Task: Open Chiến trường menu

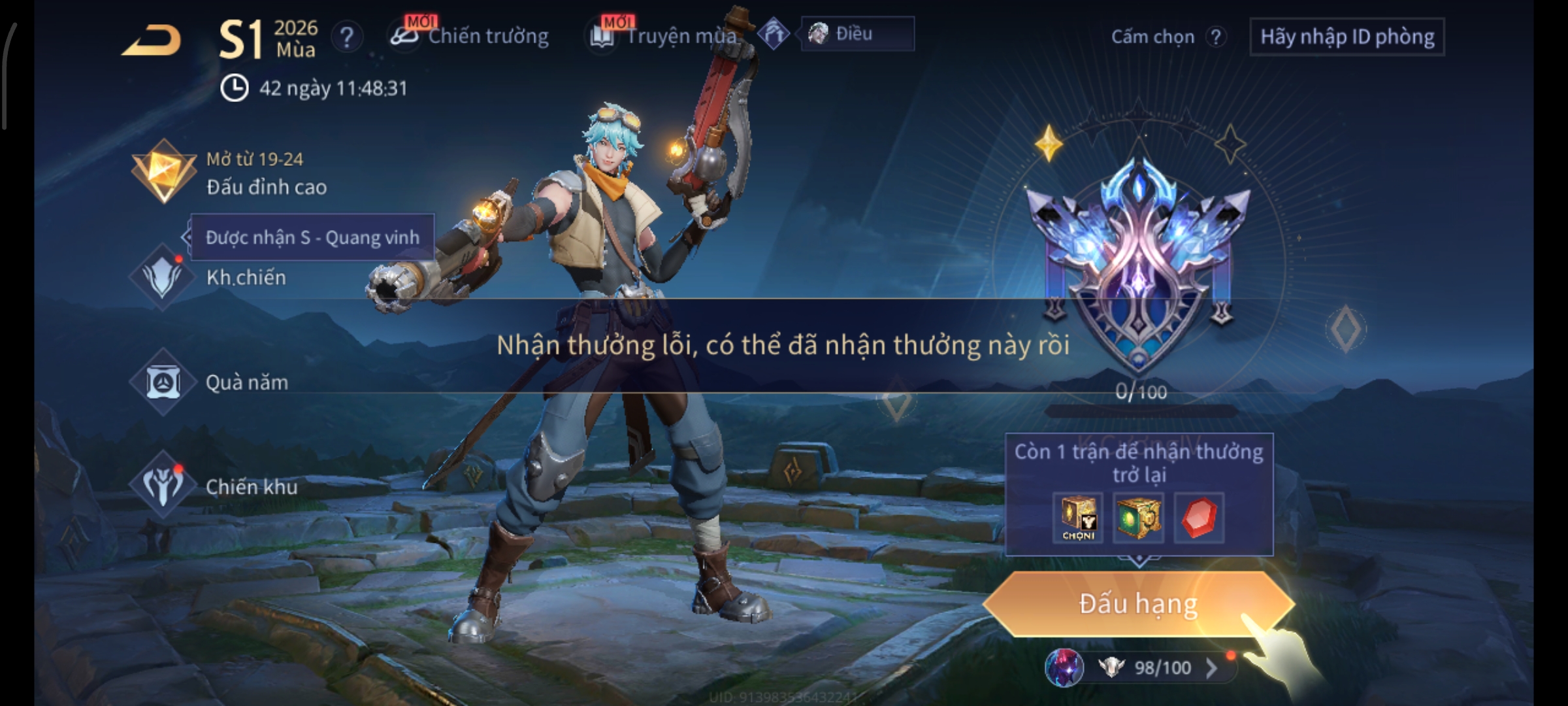Action: (472, 36)
